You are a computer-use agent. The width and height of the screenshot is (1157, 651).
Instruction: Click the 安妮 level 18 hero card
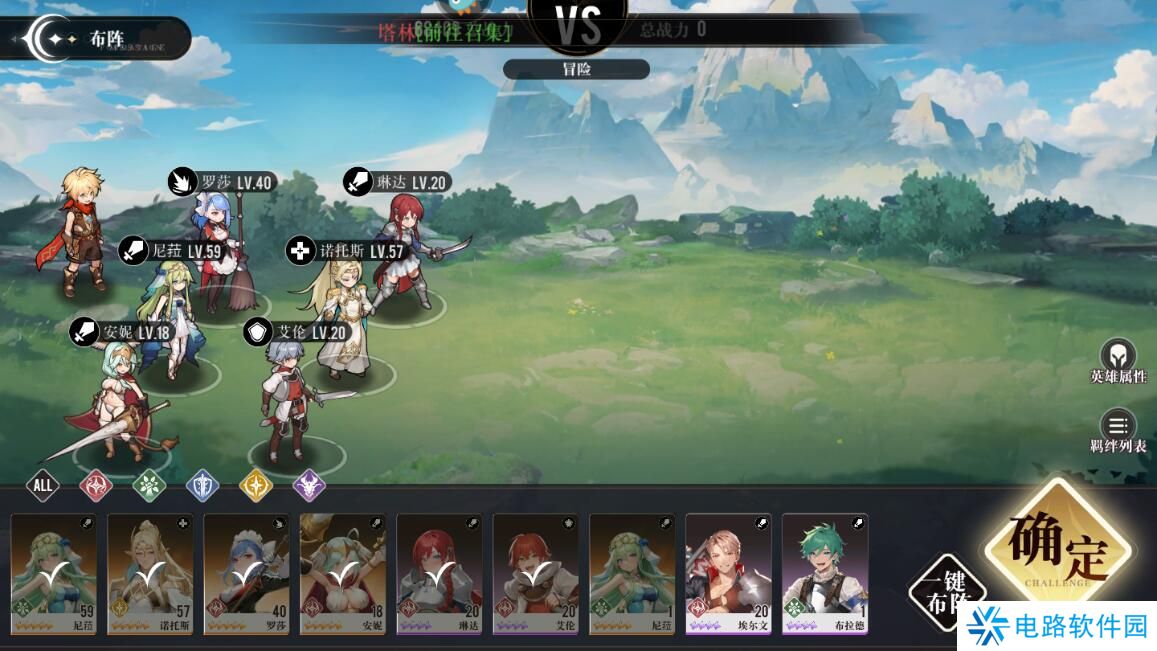tap(343, 573)
